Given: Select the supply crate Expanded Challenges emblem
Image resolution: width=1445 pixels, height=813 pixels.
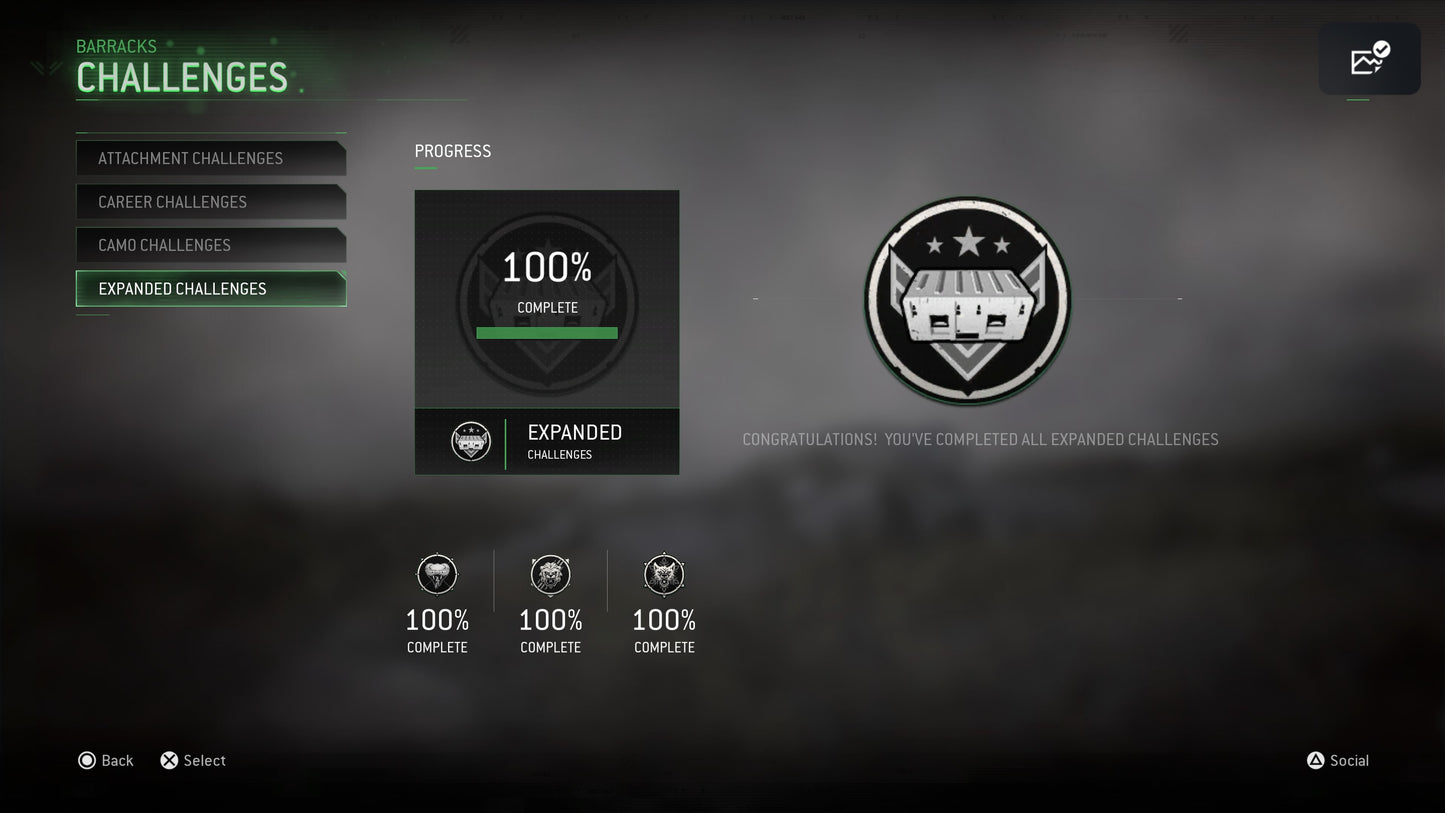Looking at the screenshot, I should 967,300.
